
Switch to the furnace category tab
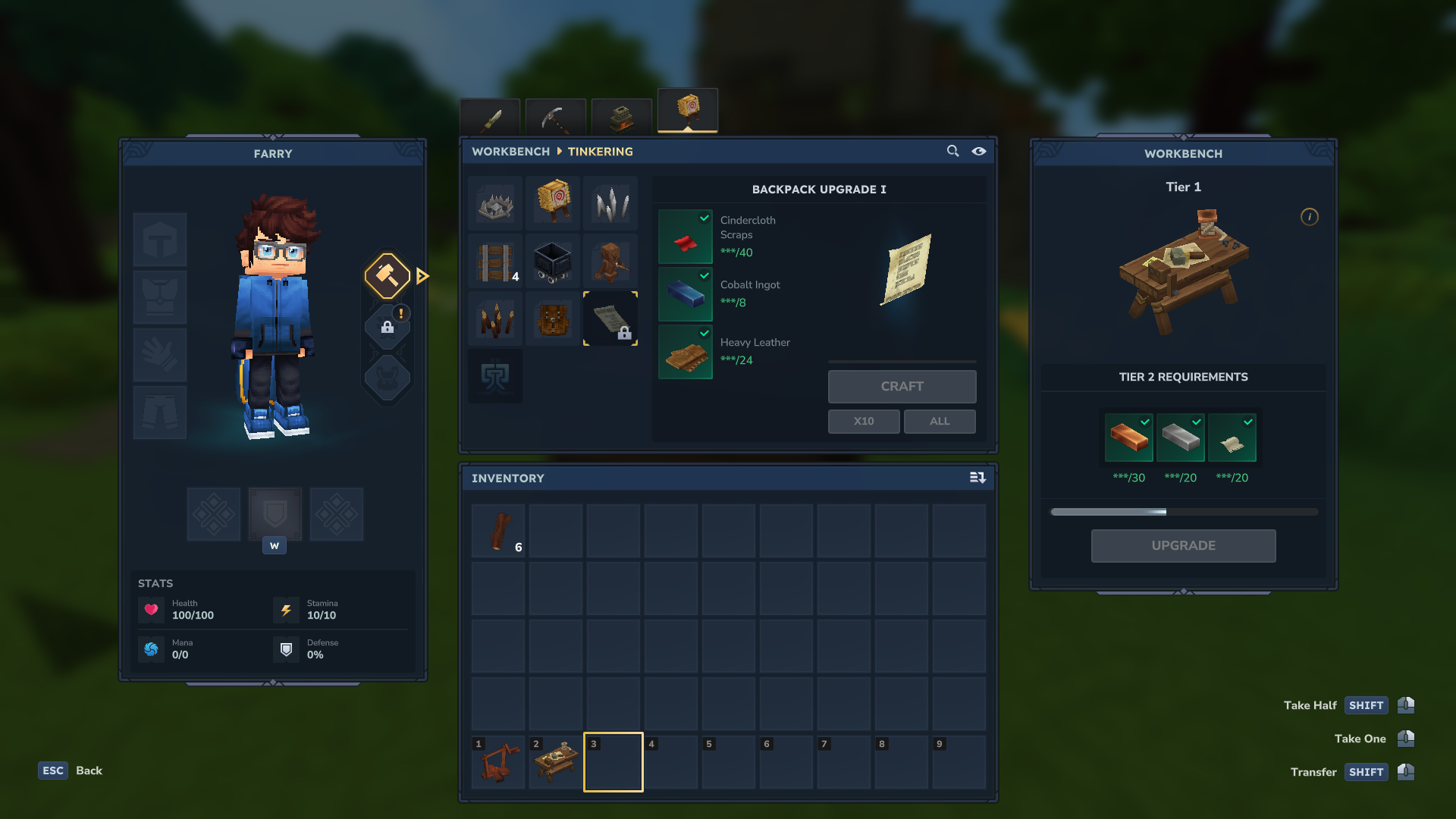622,118
